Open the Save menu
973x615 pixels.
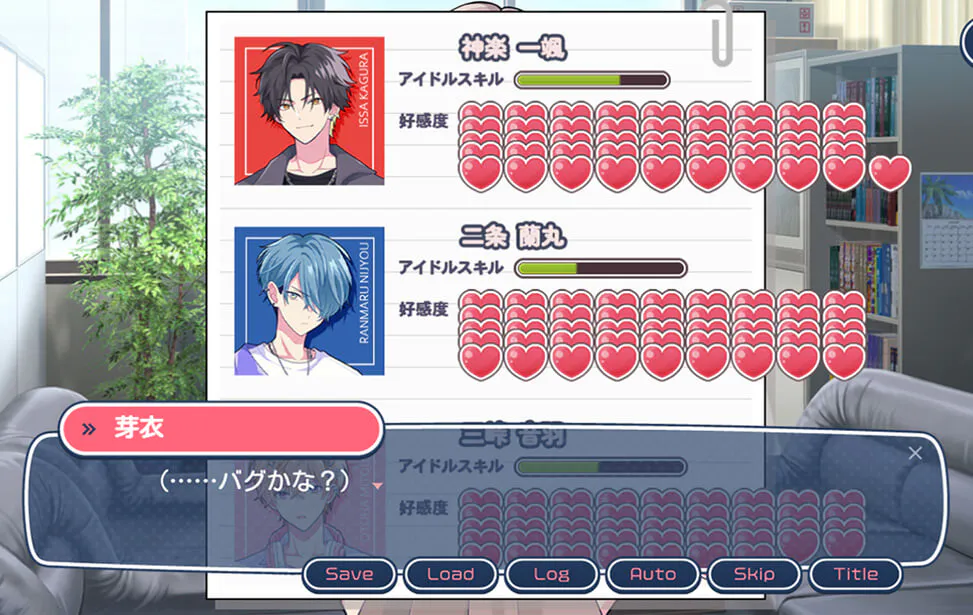click(349, 574)
